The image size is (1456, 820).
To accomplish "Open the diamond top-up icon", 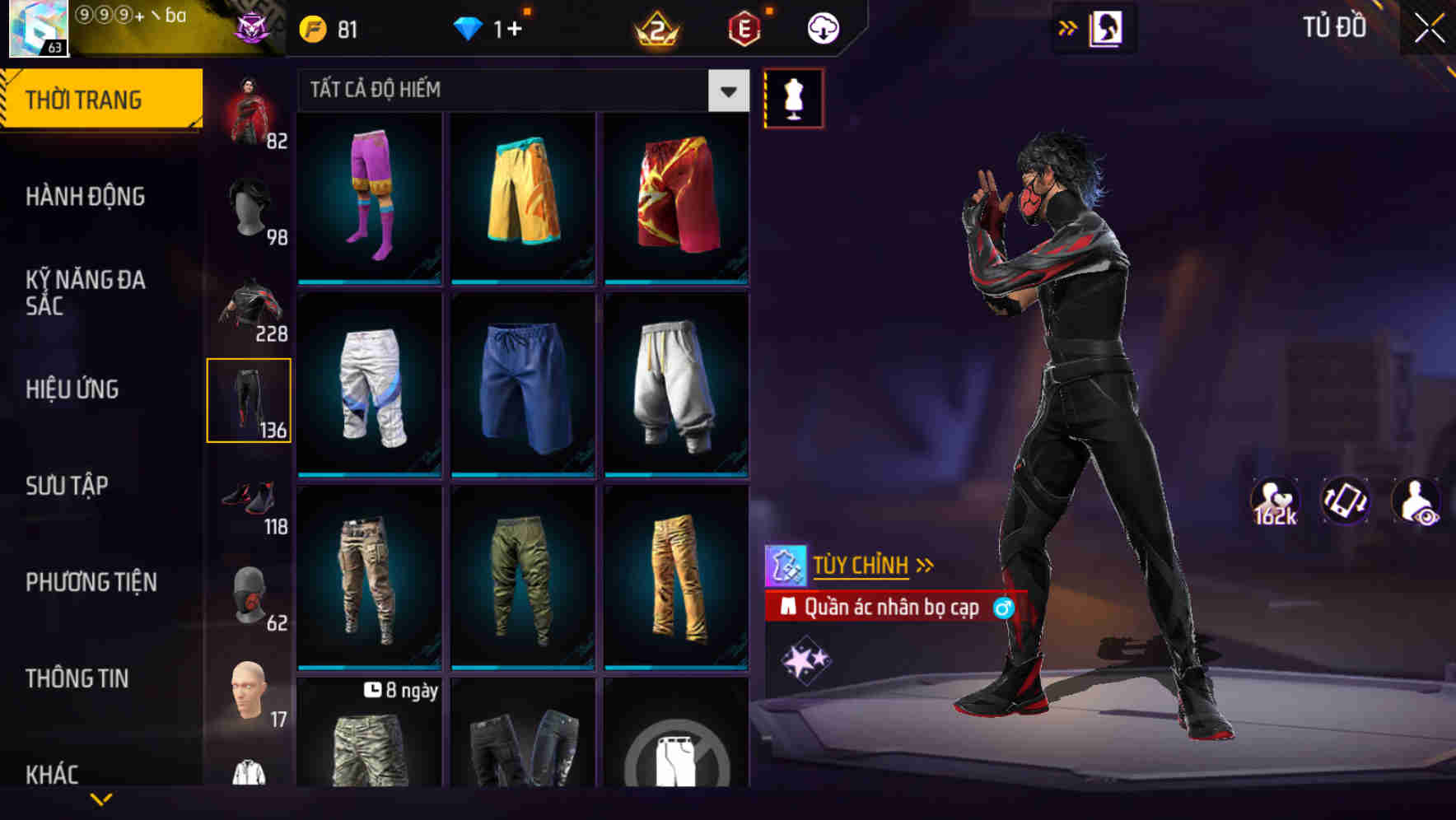I will tap(469, 27).
